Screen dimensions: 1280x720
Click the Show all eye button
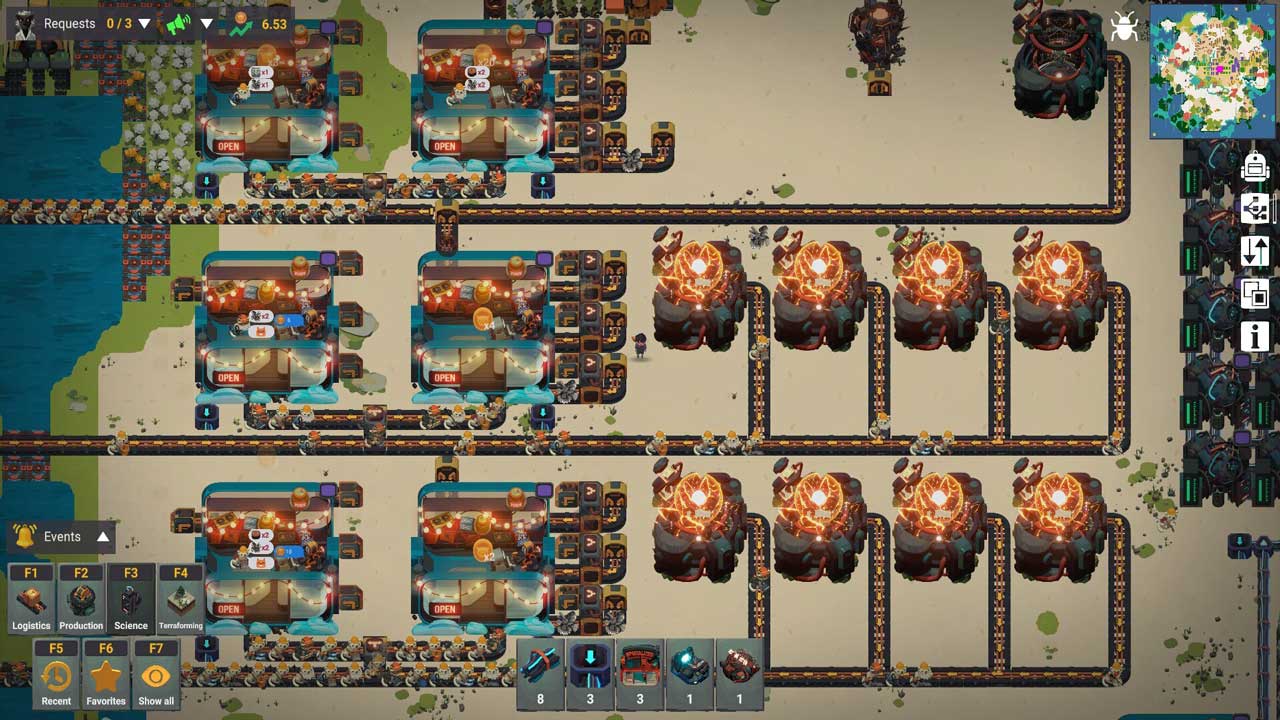point(156,676)
